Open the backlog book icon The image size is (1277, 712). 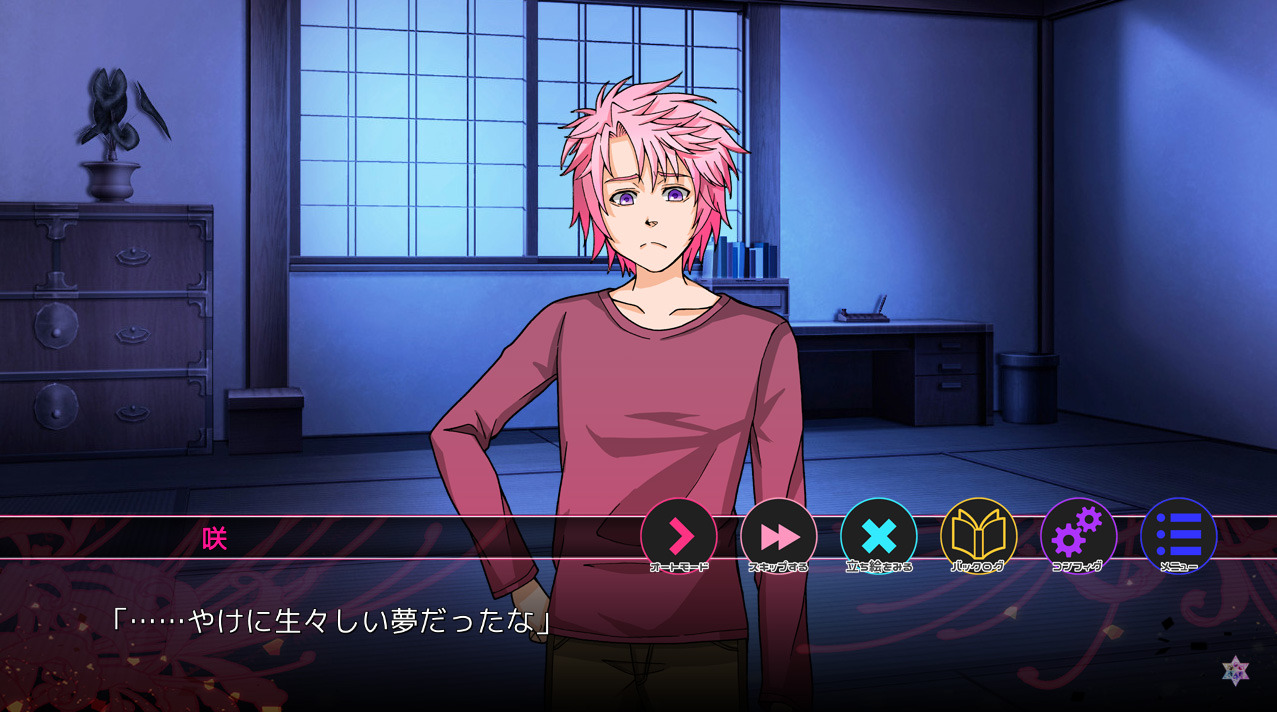(979, 536)
